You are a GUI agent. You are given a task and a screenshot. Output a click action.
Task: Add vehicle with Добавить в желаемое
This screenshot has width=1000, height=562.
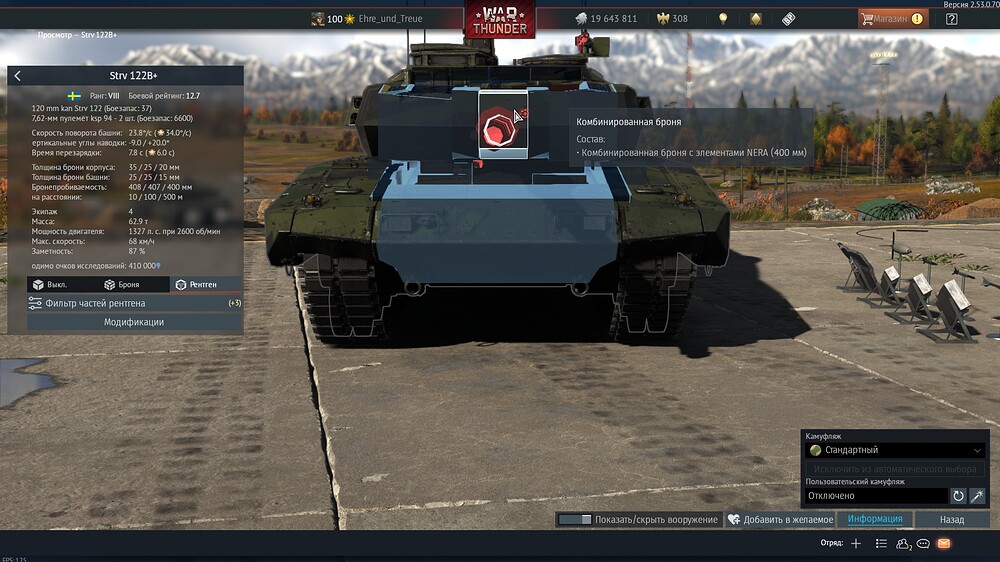point(780,520)
